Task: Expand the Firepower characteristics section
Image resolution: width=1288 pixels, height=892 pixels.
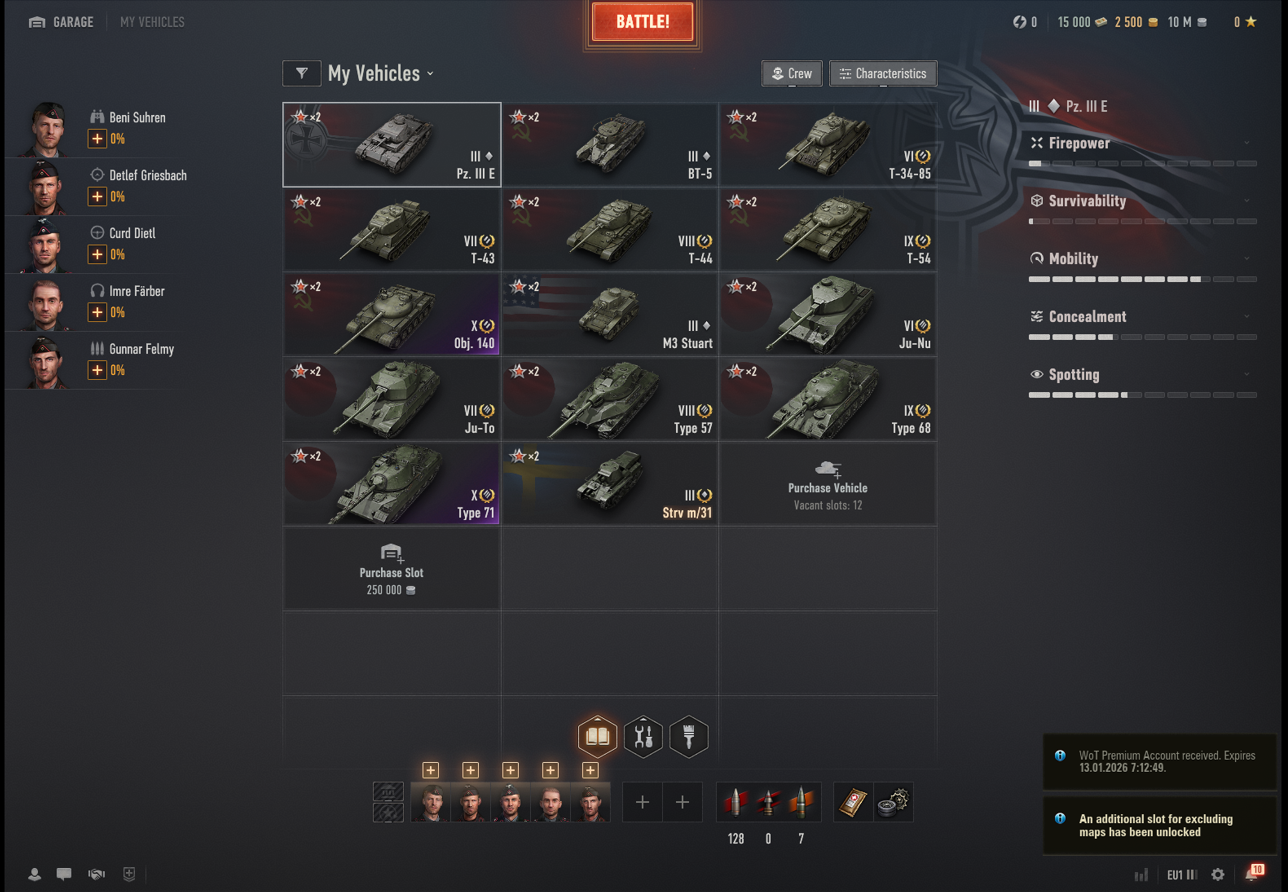Action: (1141, 144)
